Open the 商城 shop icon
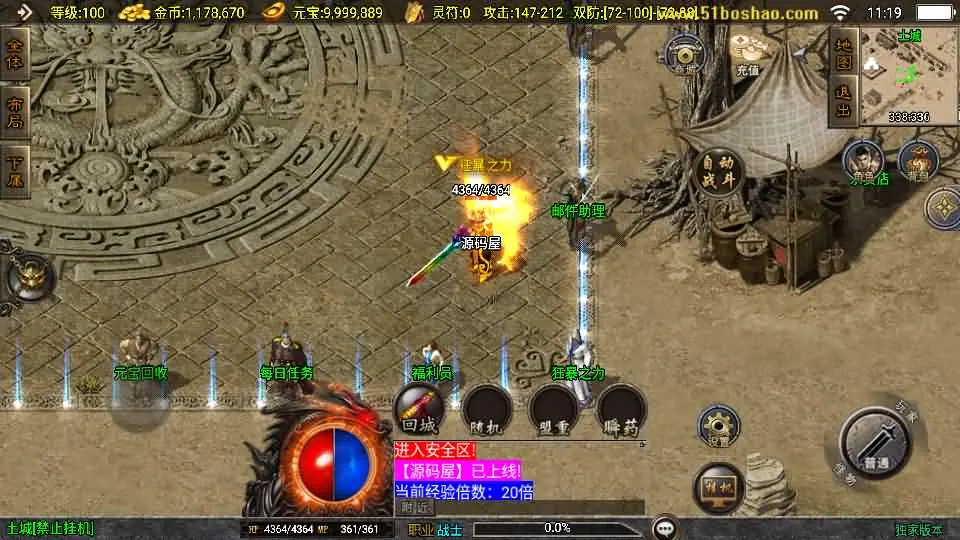Viewport: 960px width, 540px height. (x=686, y=52)
